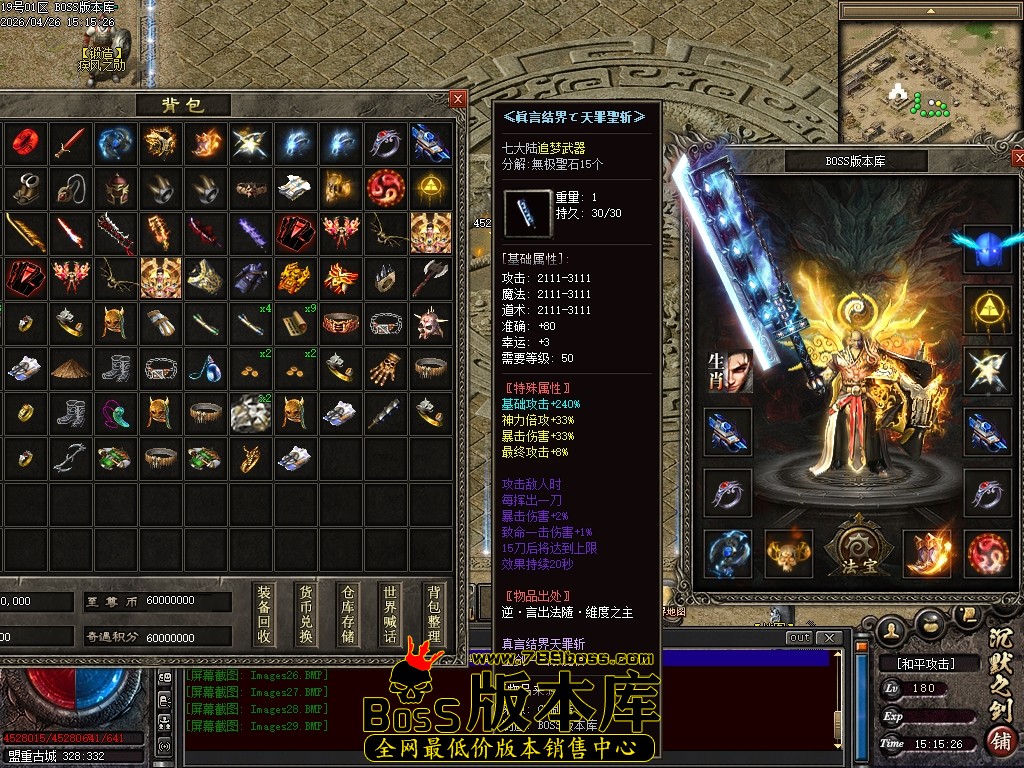Select the golden skull equipment slot
This screenshot has height=768, width=1024.
788,553
